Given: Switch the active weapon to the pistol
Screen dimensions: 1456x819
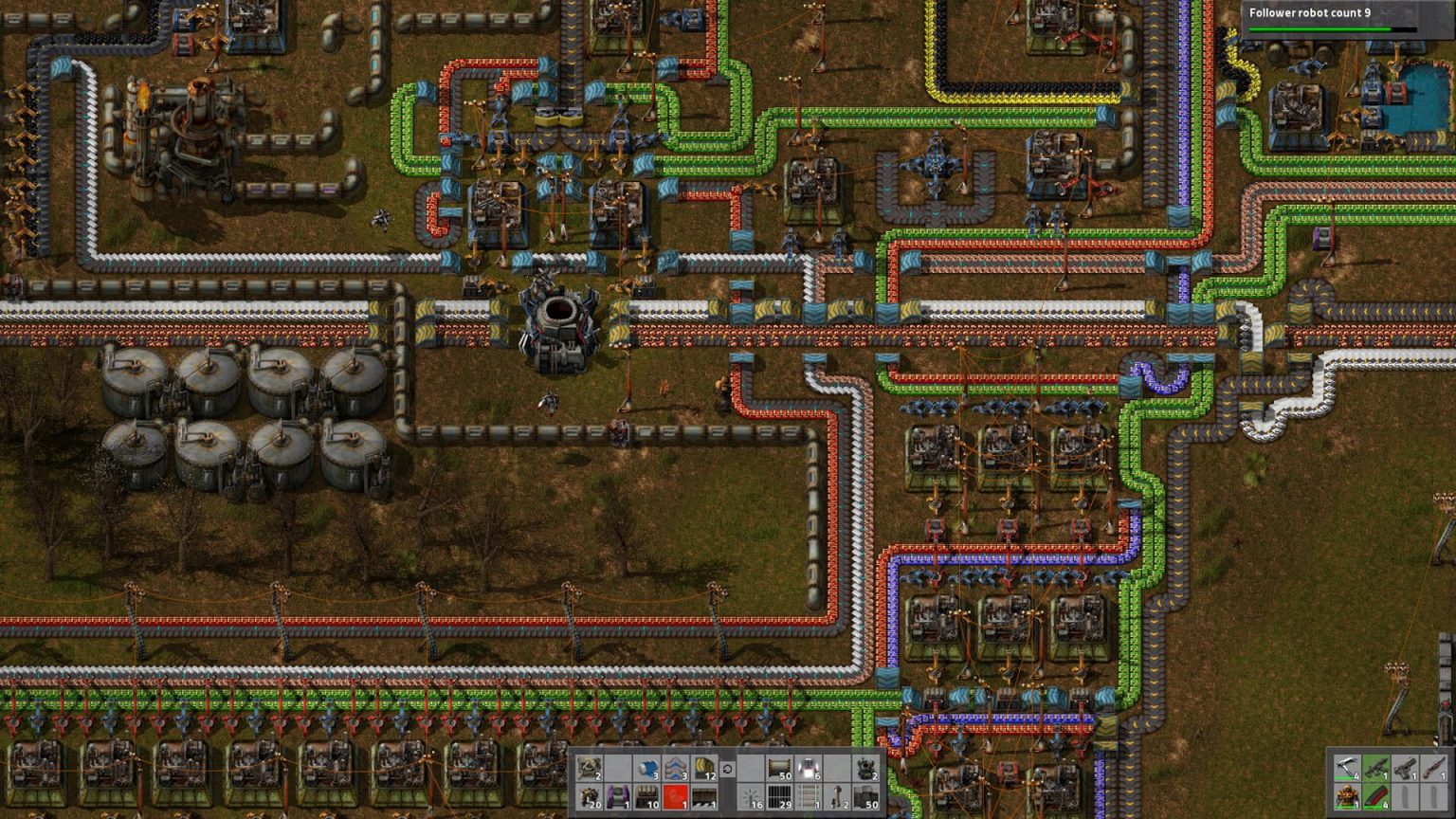Looking at the screenshot, I should [1405, 768].
